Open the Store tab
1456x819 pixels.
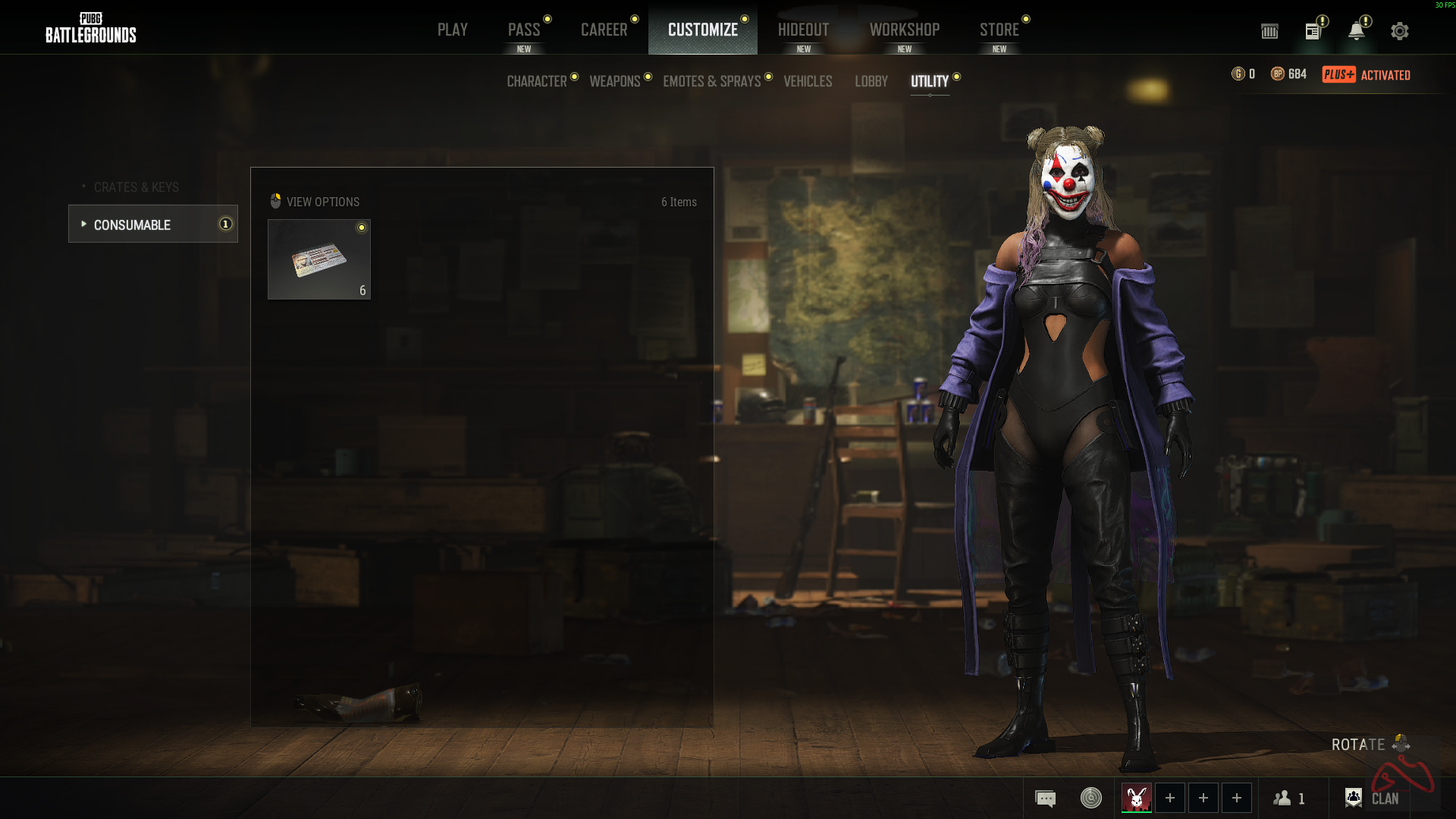click(x=999, y=30)
